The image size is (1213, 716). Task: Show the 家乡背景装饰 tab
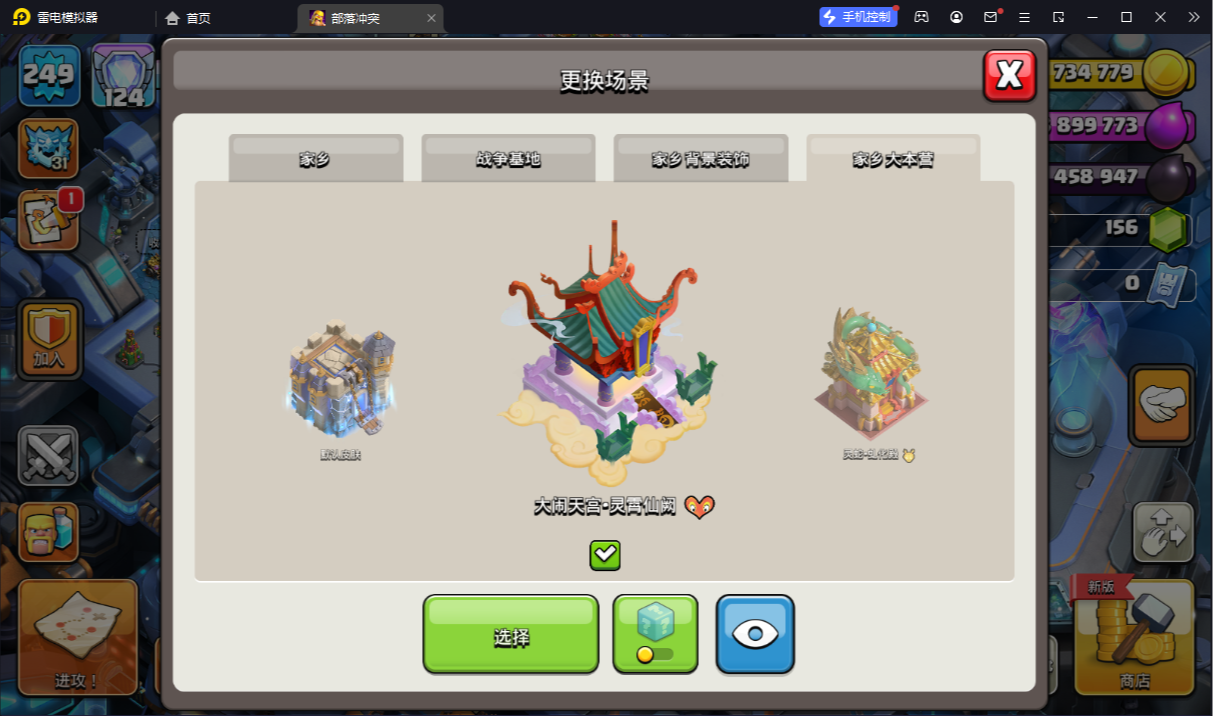pos(700,158)
